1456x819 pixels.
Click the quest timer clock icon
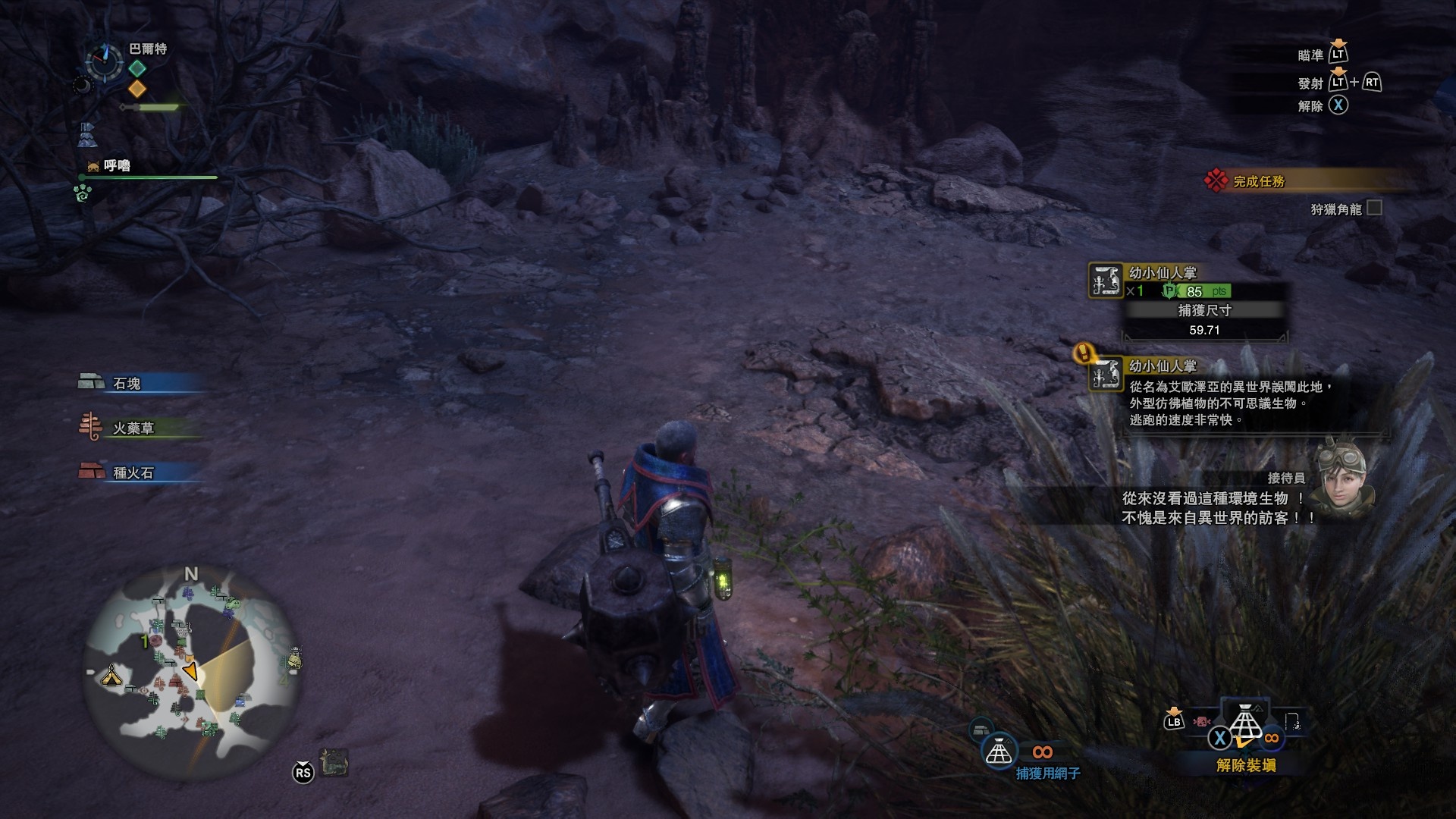pos(104,61)
